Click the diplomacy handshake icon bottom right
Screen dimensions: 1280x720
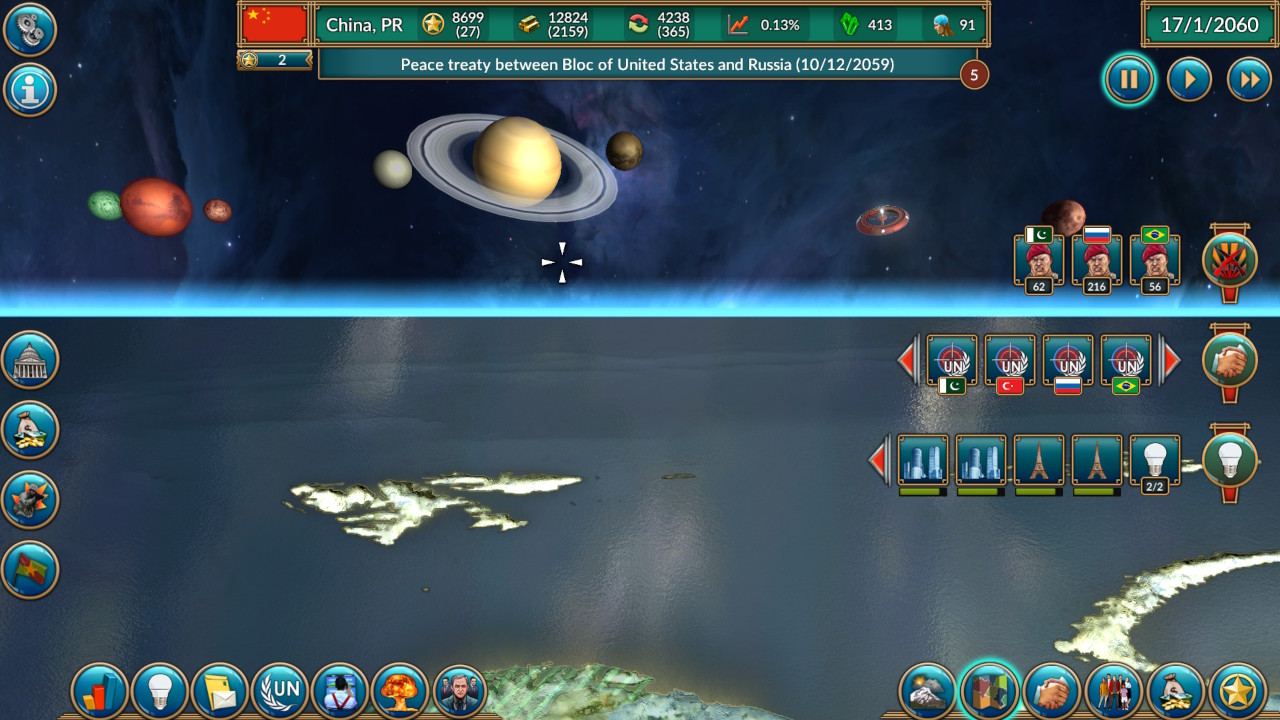pos(1050,690)
